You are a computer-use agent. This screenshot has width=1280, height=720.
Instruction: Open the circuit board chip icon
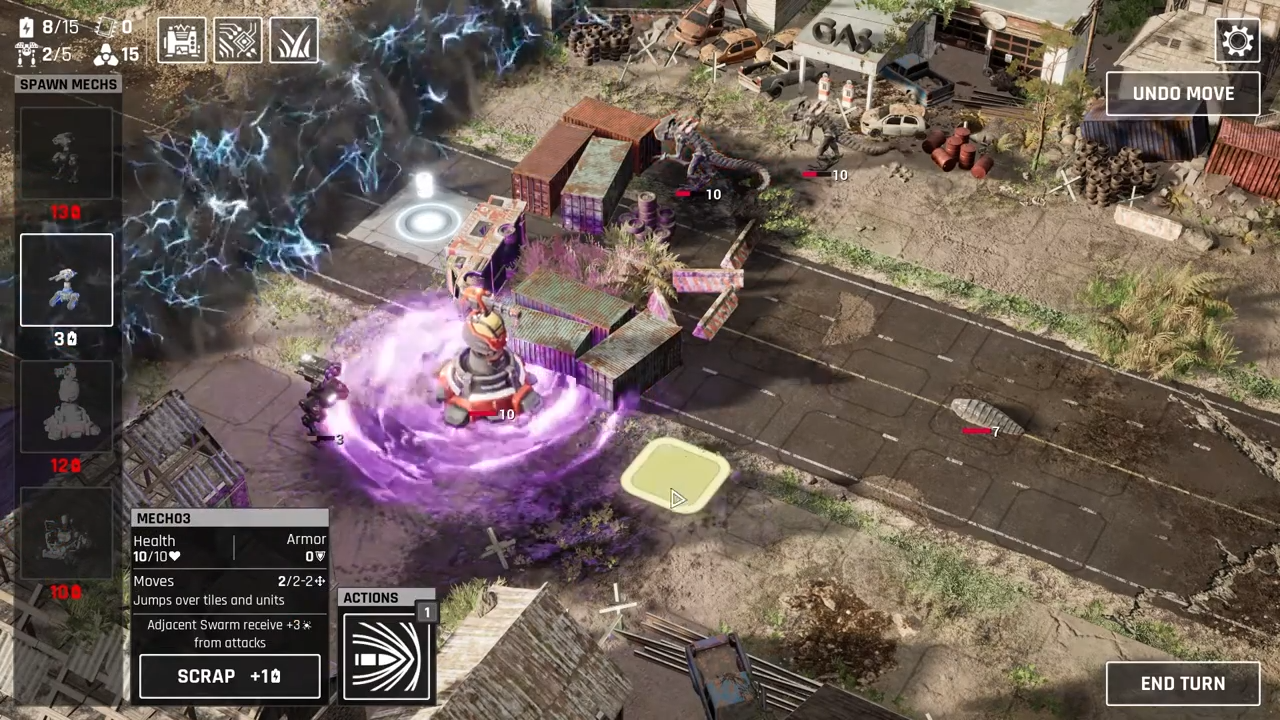(238, 41)
